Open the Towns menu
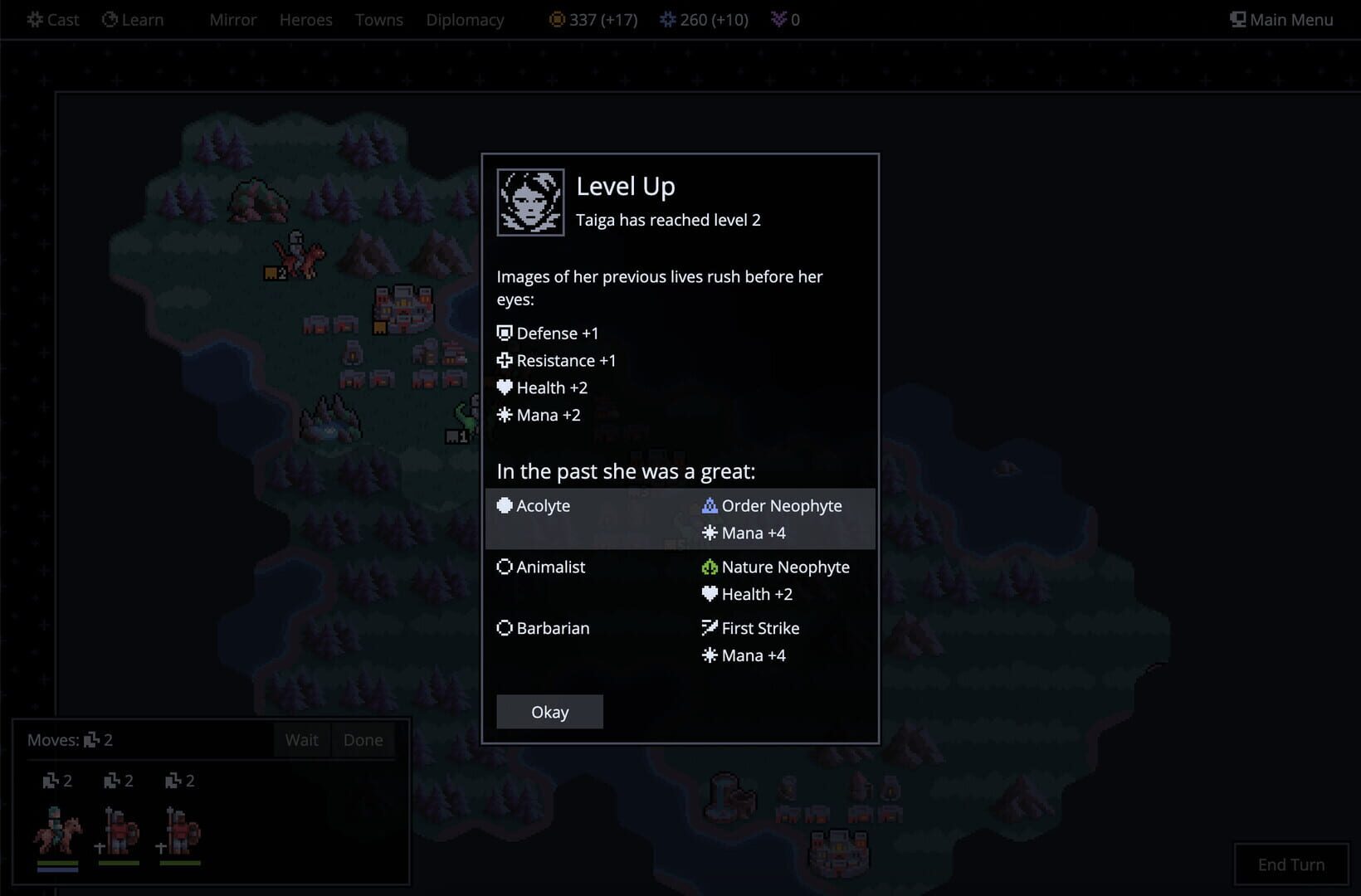The width and height of the screenshot is (1361, 896). (378, 20)
